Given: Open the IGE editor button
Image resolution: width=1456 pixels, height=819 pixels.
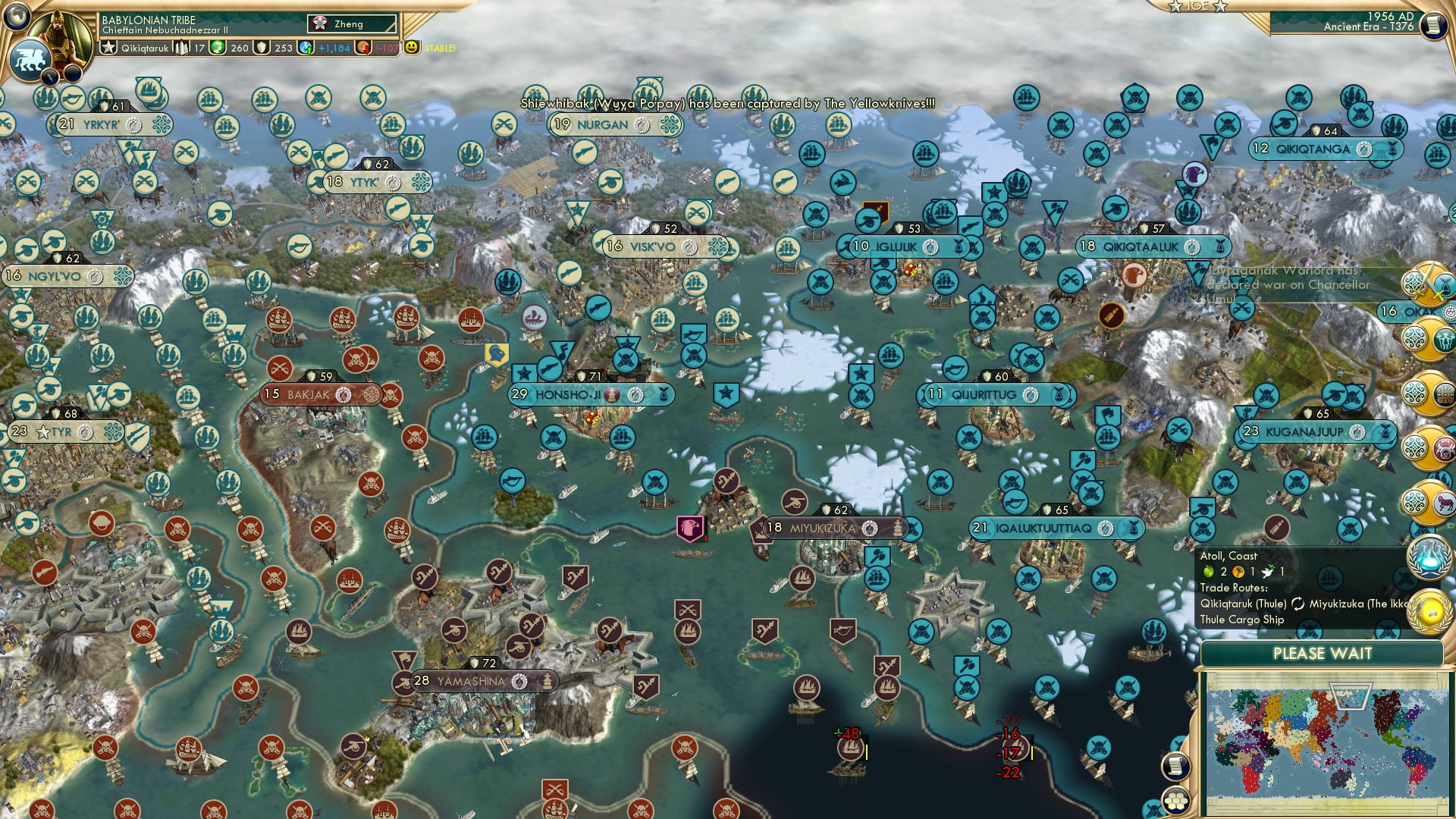Looking at the screenshot, I should pos(1198,6).
